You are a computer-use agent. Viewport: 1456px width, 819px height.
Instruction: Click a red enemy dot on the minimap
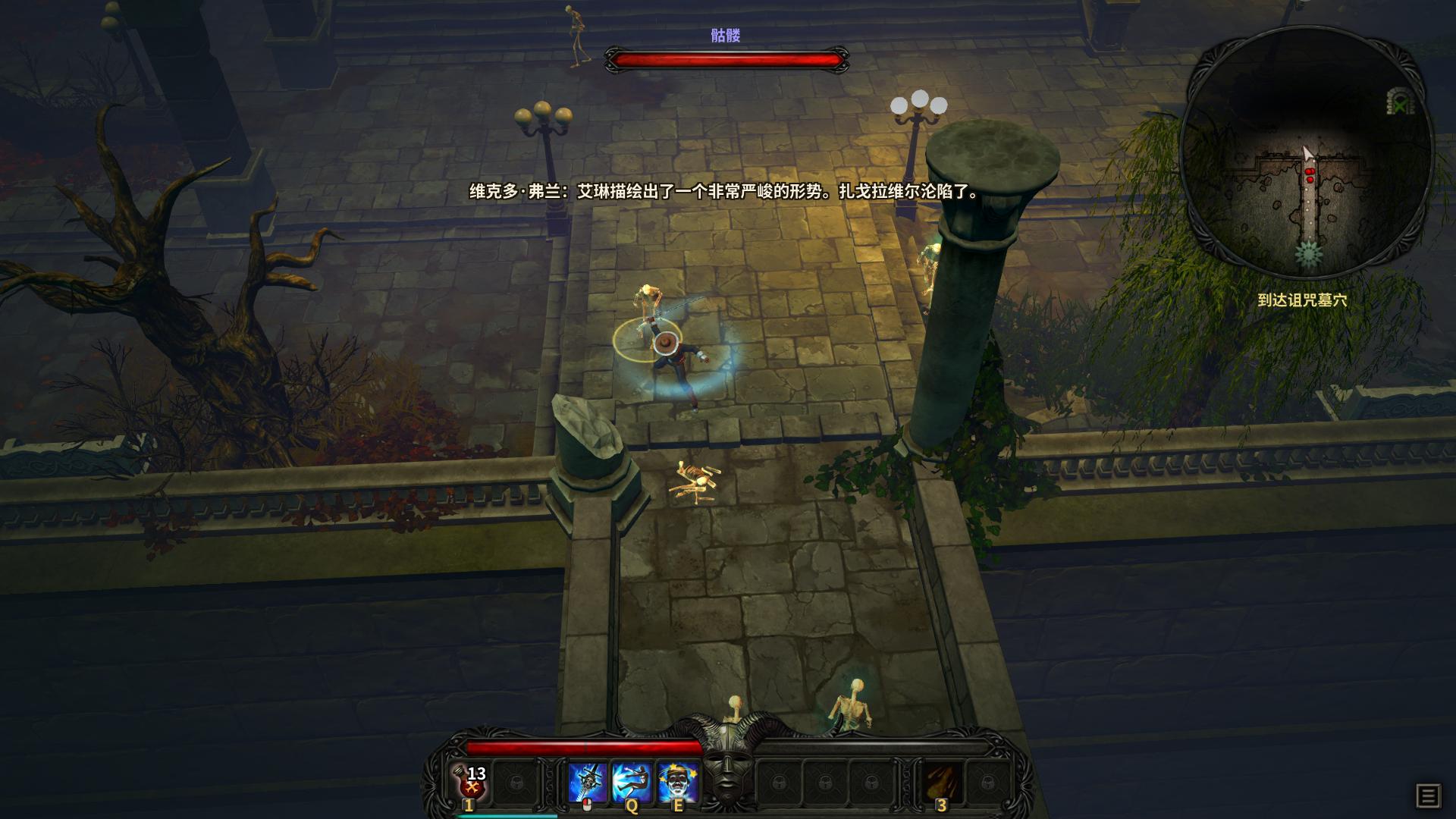pyautogui.click(x=1310, y=171)
